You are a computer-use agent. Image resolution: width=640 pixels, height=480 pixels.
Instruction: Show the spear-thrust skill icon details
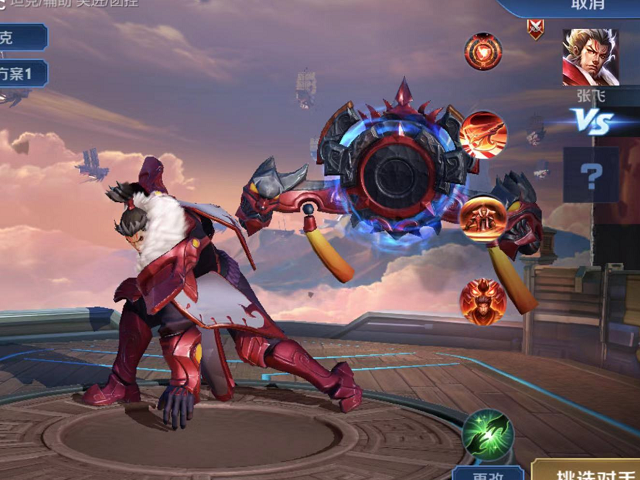[x=484, y=134]
